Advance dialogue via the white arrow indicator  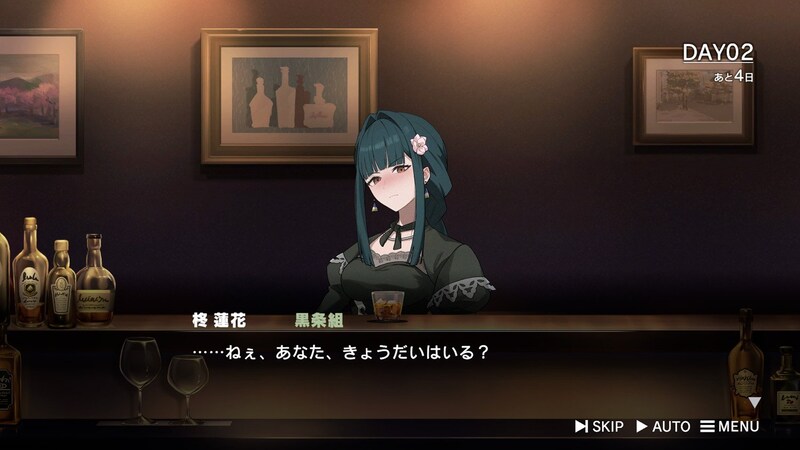click(755, 402)
